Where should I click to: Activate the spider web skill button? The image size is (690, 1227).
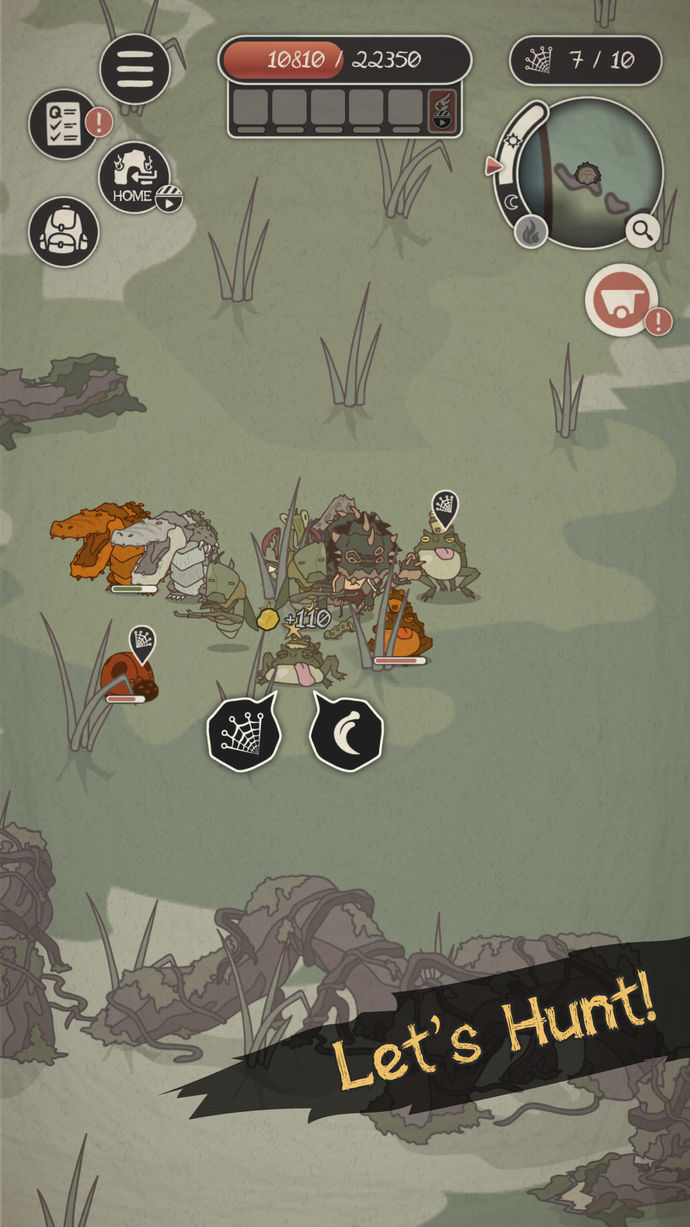point(244,736)
